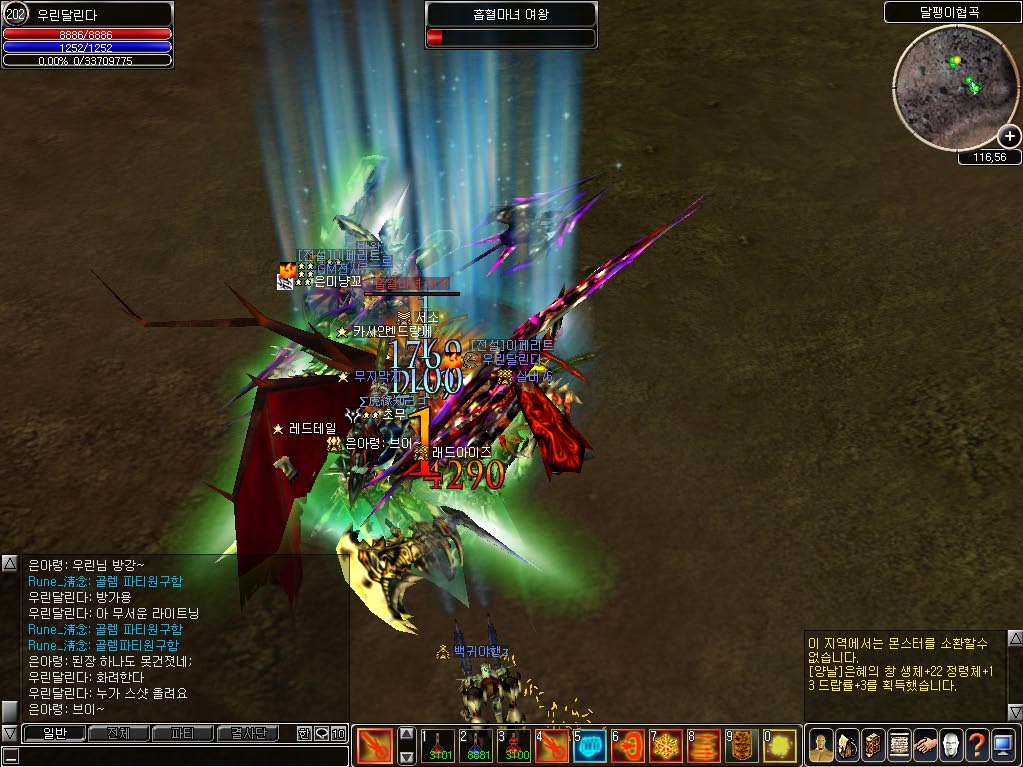
Task: Click the speech bubble chat button
Action: (x=321, y=734)
